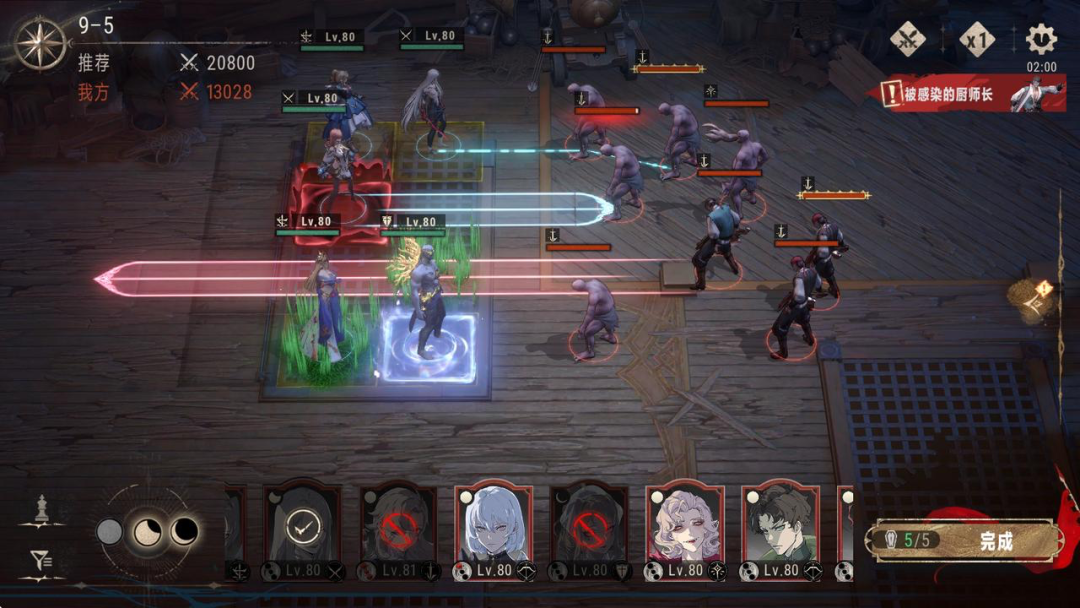The width and height of the screenshot is (1080, 608).
Task: Open the 被感染的厨师长 boss info banner
Action: [x=970, y=95]
